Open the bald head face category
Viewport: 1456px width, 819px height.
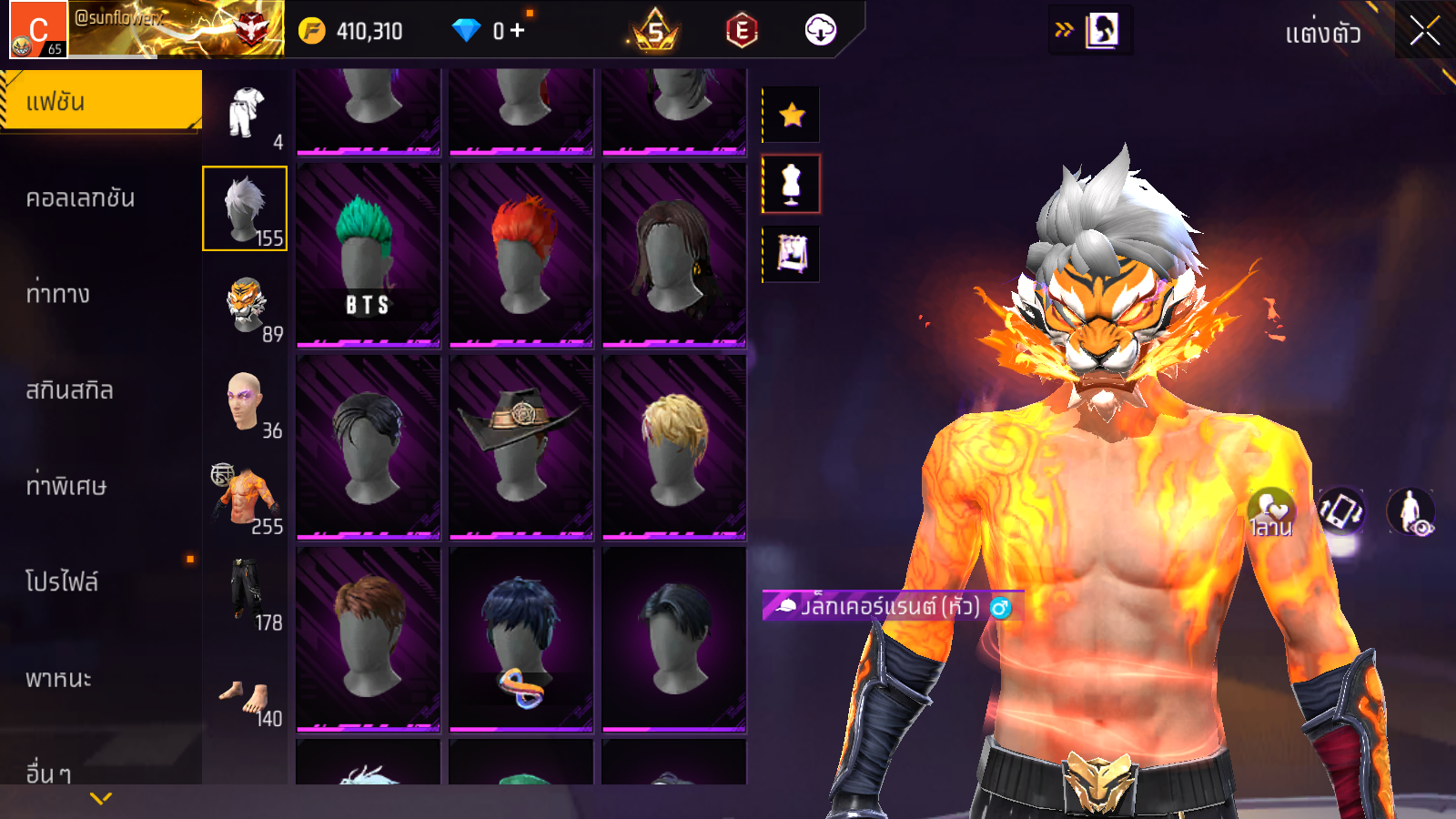(245, 403)
